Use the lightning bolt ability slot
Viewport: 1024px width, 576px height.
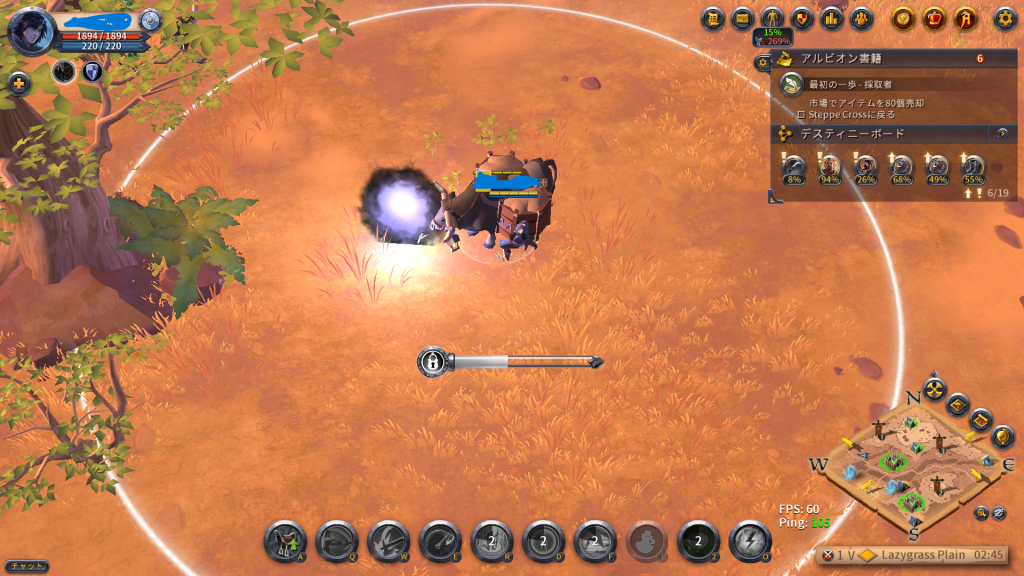tap(749, 542)
